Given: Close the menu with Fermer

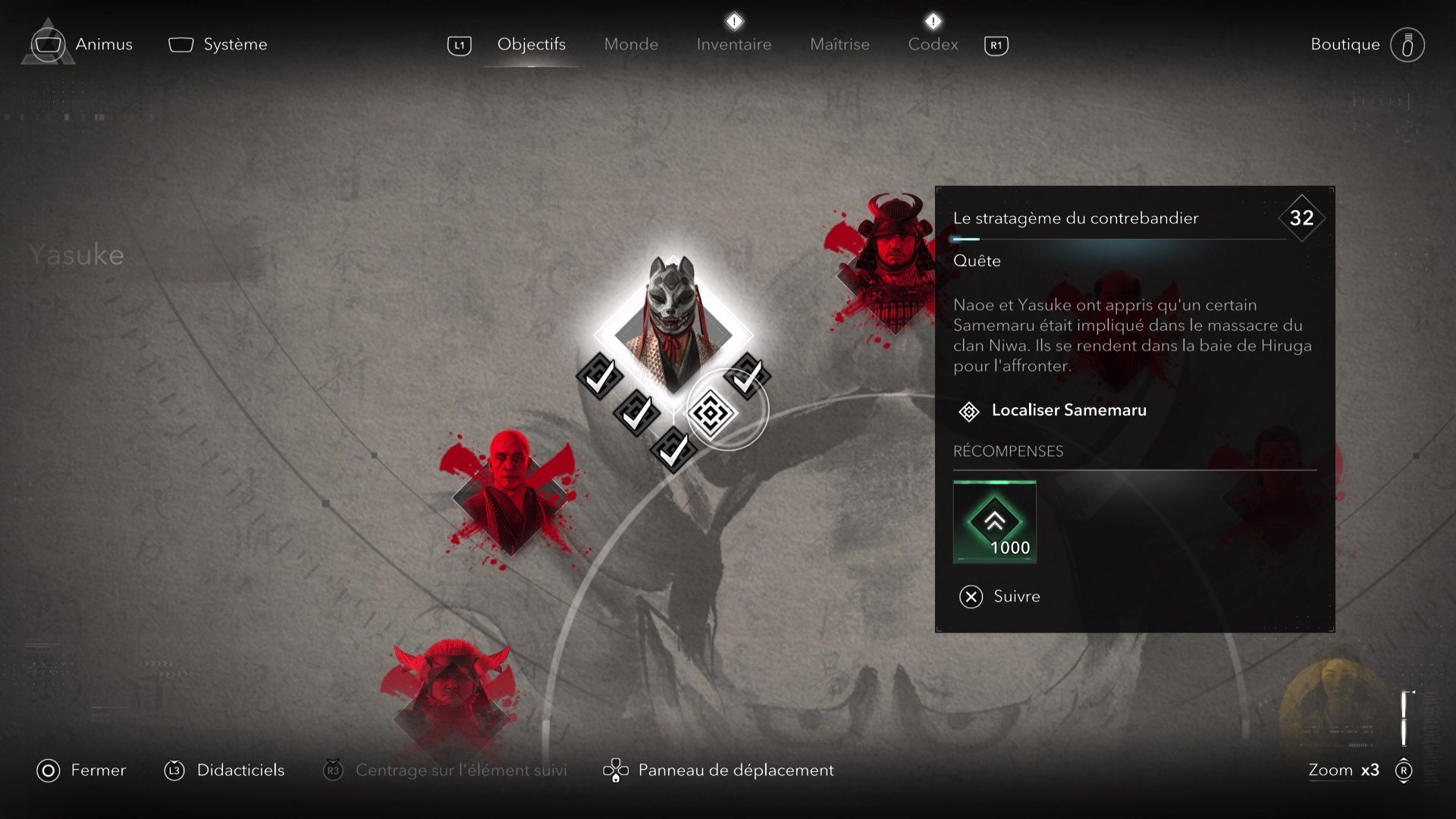Looking at the screenshot, I should [x=82, y=770].
